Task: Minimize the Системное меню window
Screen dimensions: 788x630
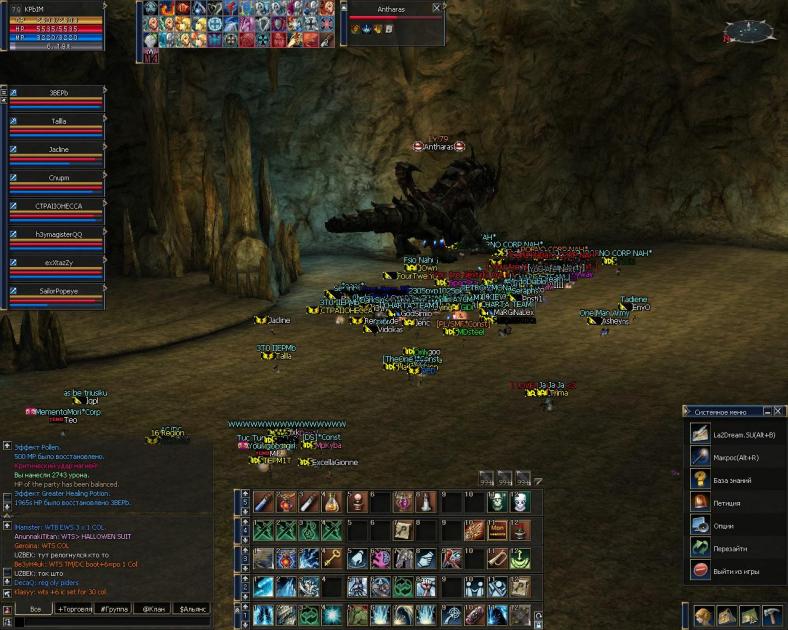Action: [766, 411]
